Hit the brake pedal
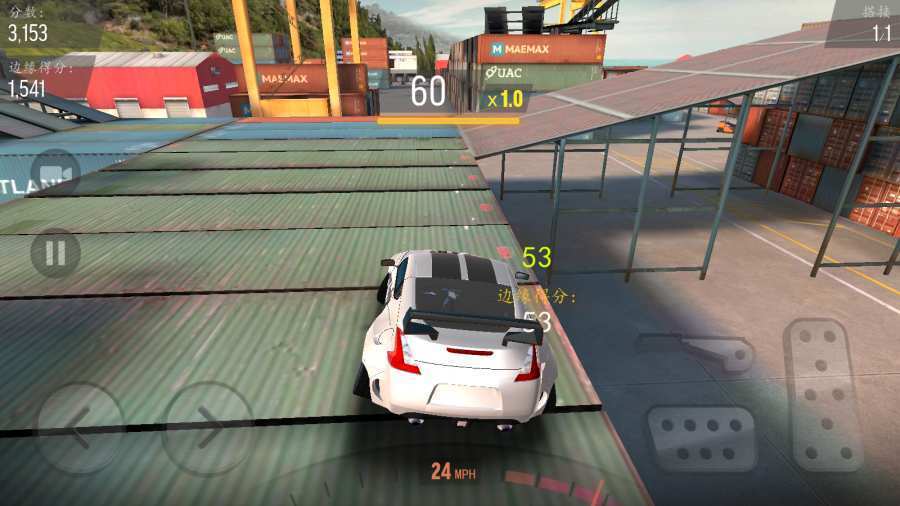The height and width of the screenshot is (506, 900). pyautogui.click(x=701, y=438)
